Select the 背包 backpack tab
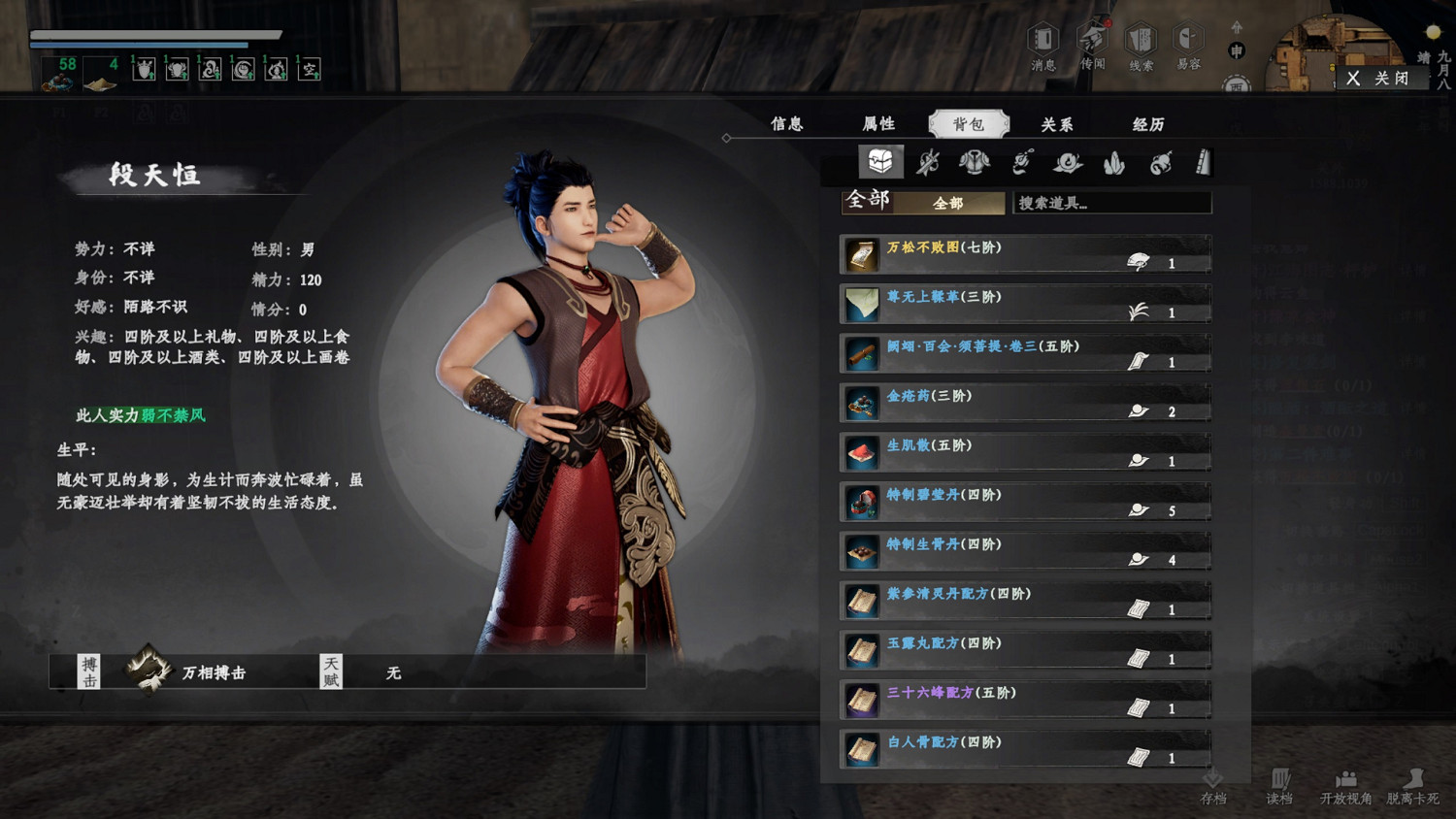 (969, 124)
